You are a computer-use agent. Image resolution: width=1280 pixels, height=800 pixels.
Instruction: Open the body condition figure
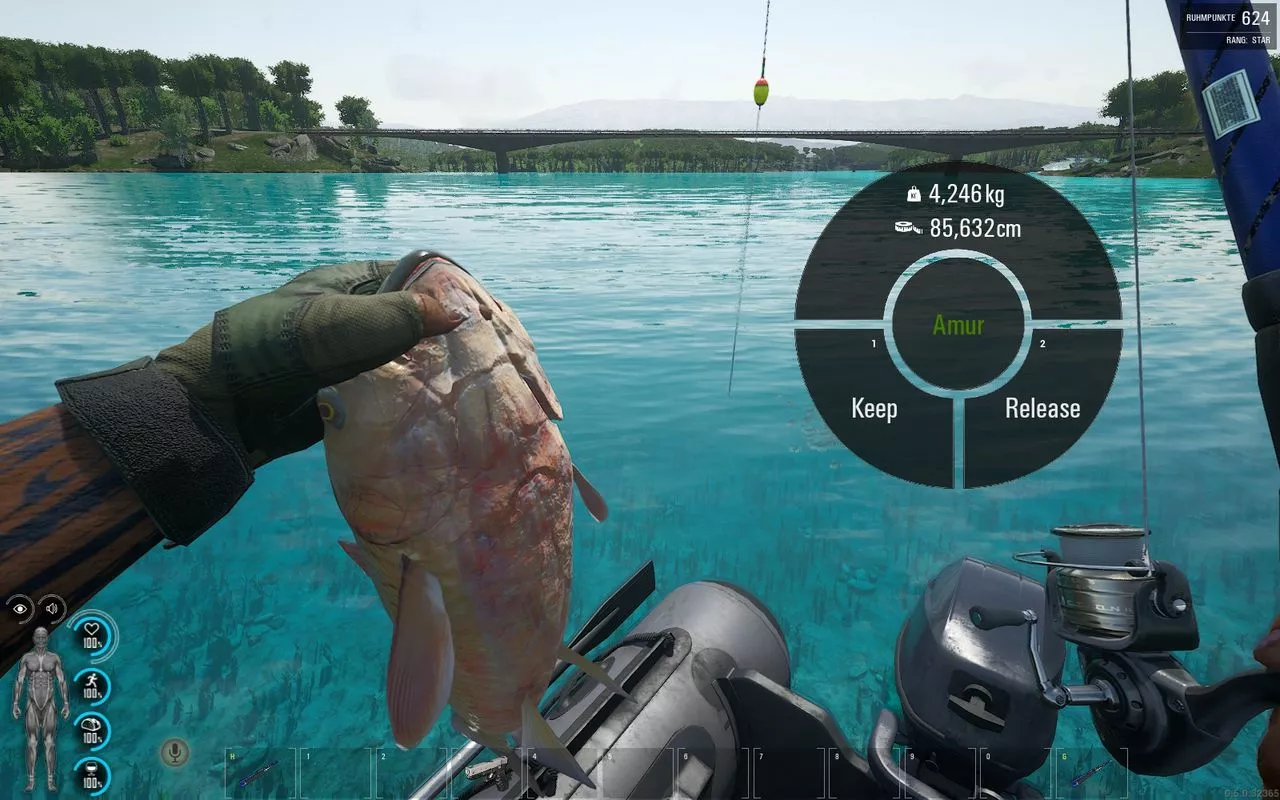(x=40, y=705)
